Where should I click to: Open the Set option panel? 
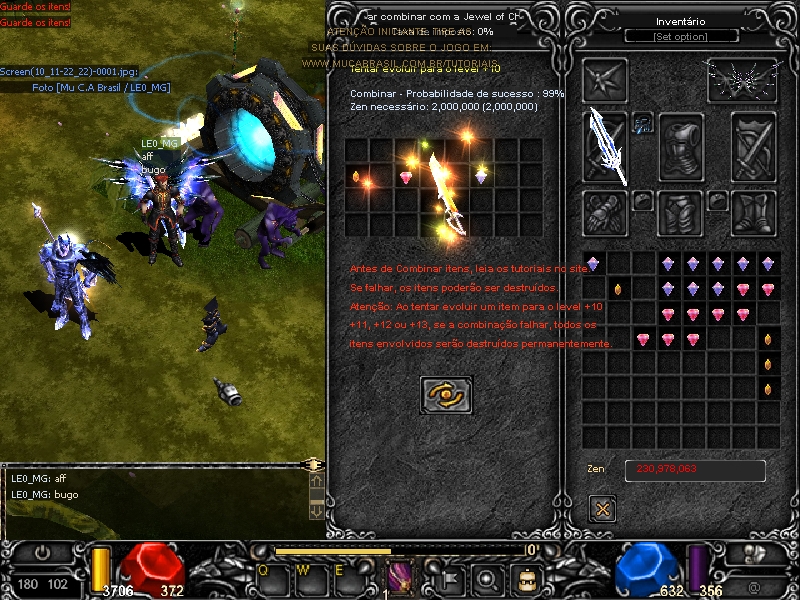[x=680, y=37]
